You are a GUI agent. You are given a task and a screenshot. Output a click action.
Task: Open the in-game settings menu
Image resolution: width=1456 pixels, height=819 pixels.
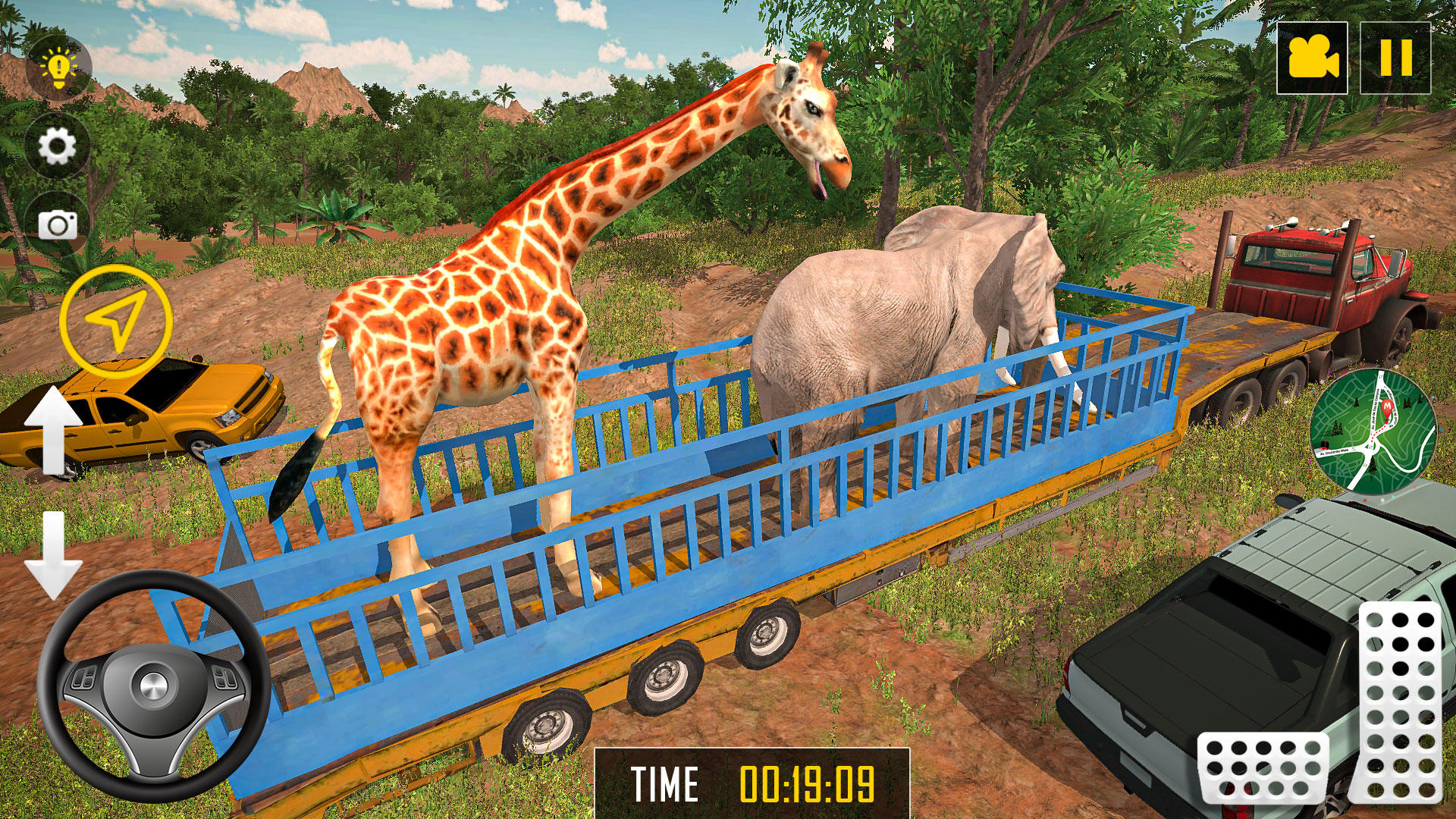[57, 144]
